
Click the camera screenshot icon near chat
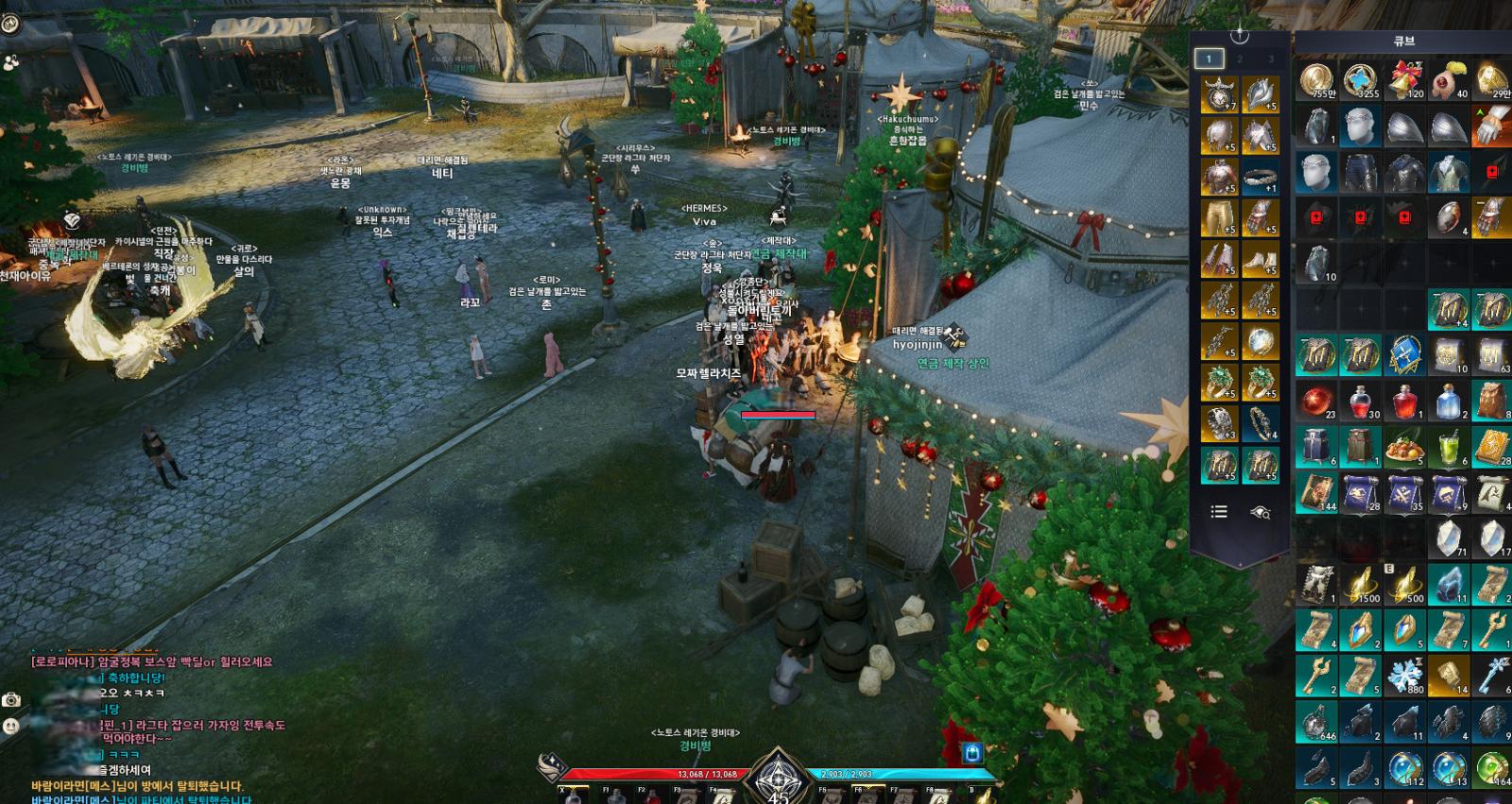tap(11, 700)
